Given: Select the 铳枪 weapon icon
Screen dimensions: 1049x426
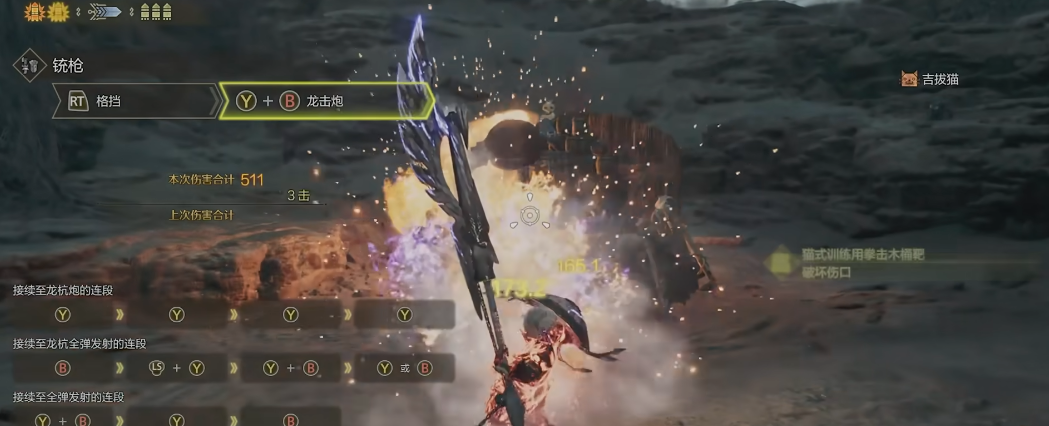Looking at the screenshot, I should tap(30, 66).
